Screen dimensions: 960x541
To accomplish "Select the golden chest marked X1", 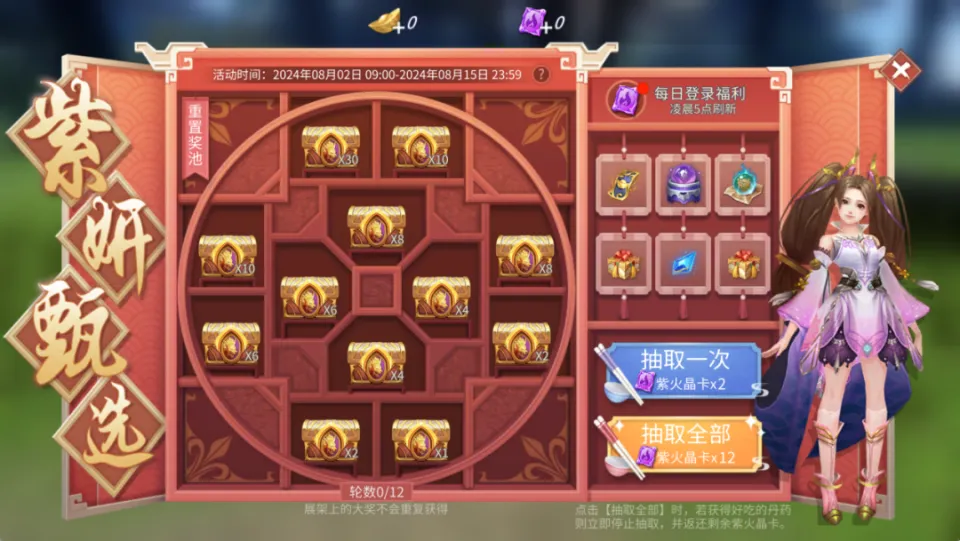I will pos(420,440).
